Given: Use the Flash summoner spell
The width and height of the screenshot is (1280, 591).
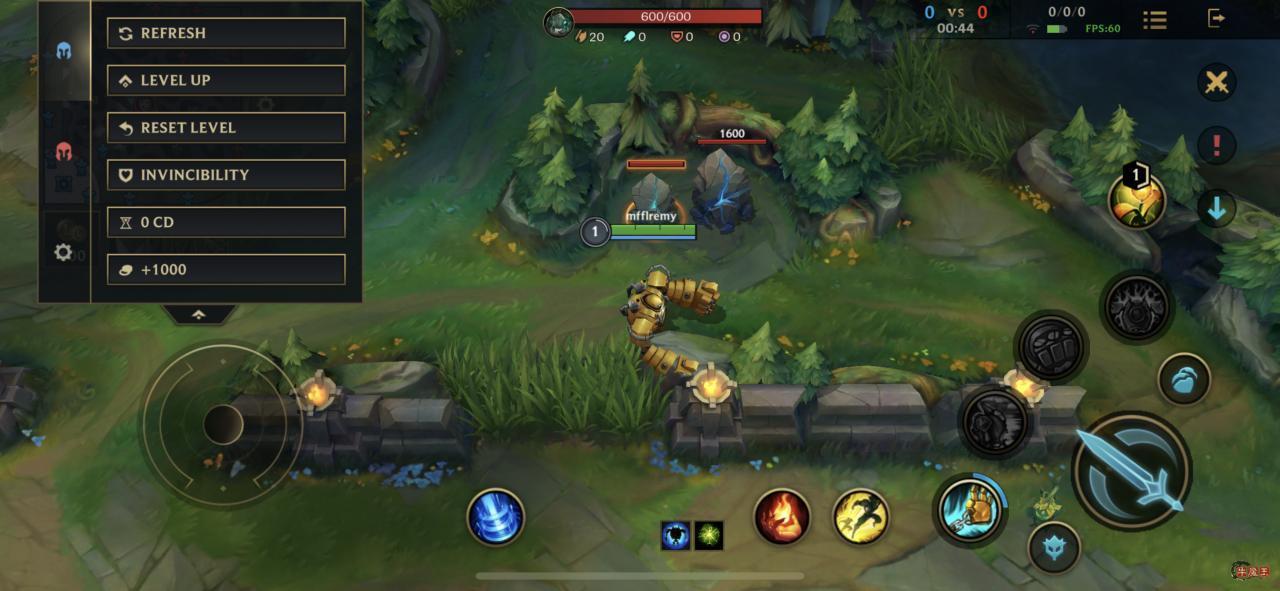Looking at the screenshot, I should [861, 517].
